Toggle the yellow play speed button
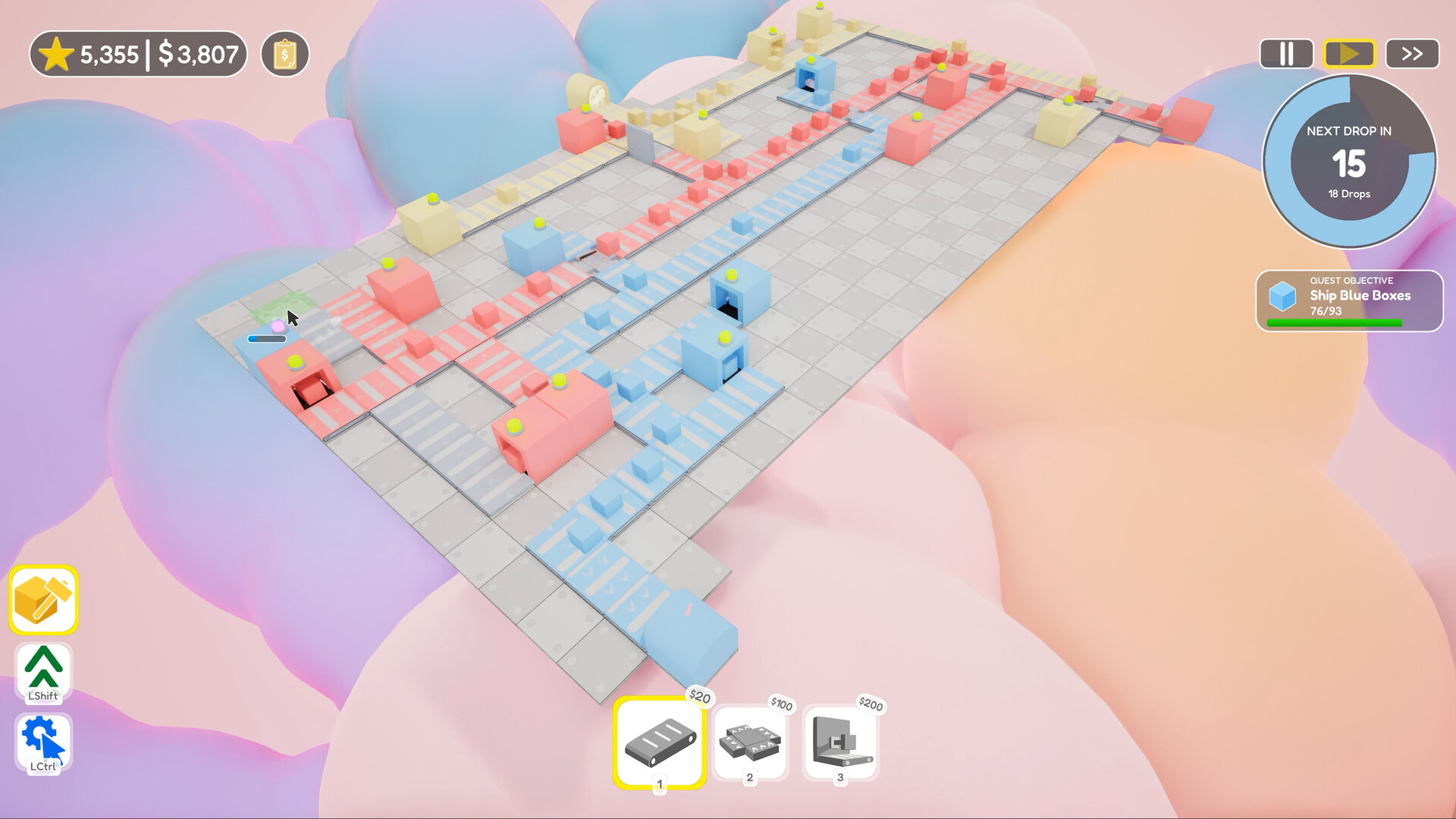The image size is (1456, 819). point(1349,53)
